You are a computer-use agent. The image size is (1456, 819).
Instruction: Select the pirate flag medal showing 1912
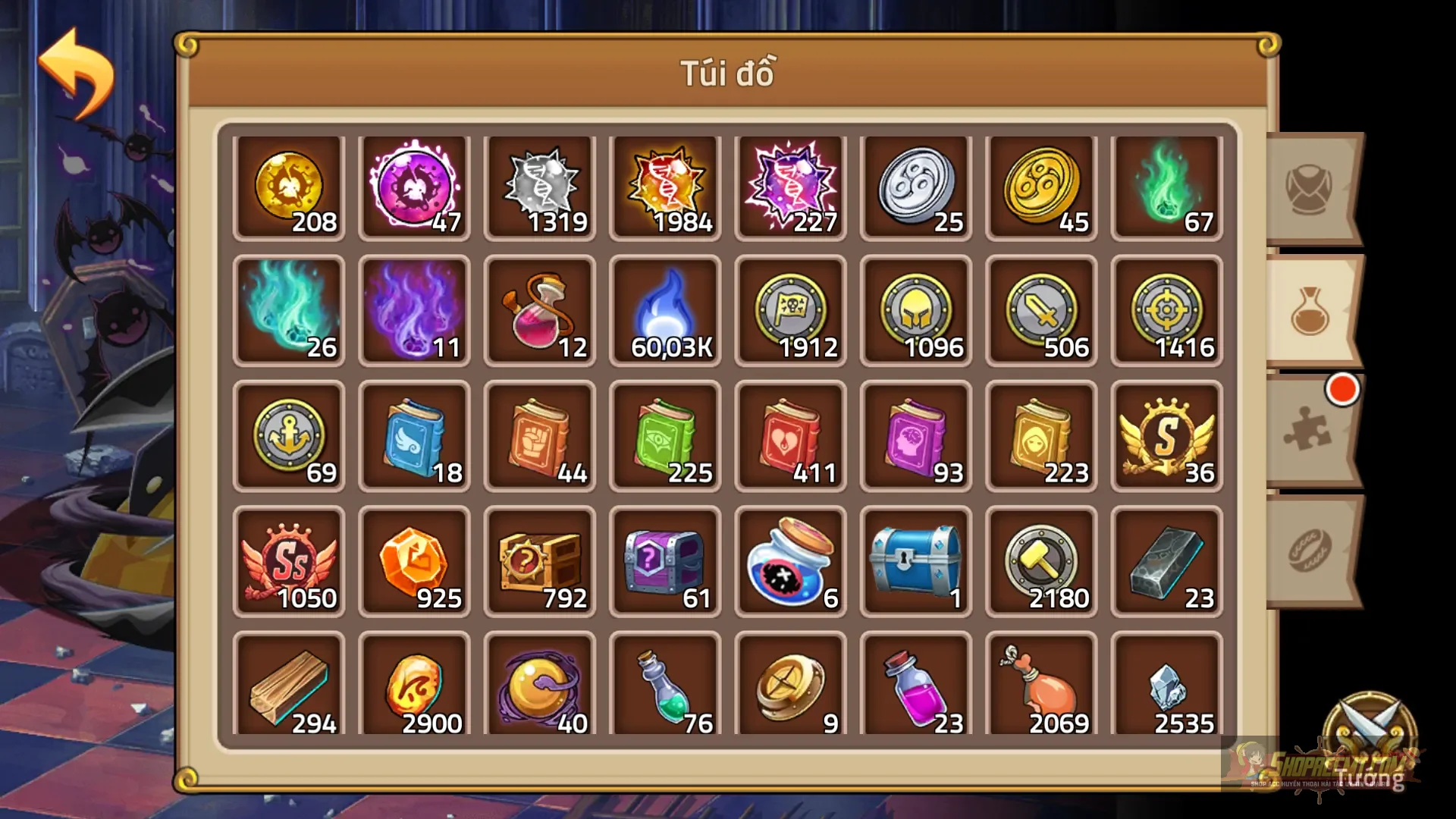click(790, 309)
